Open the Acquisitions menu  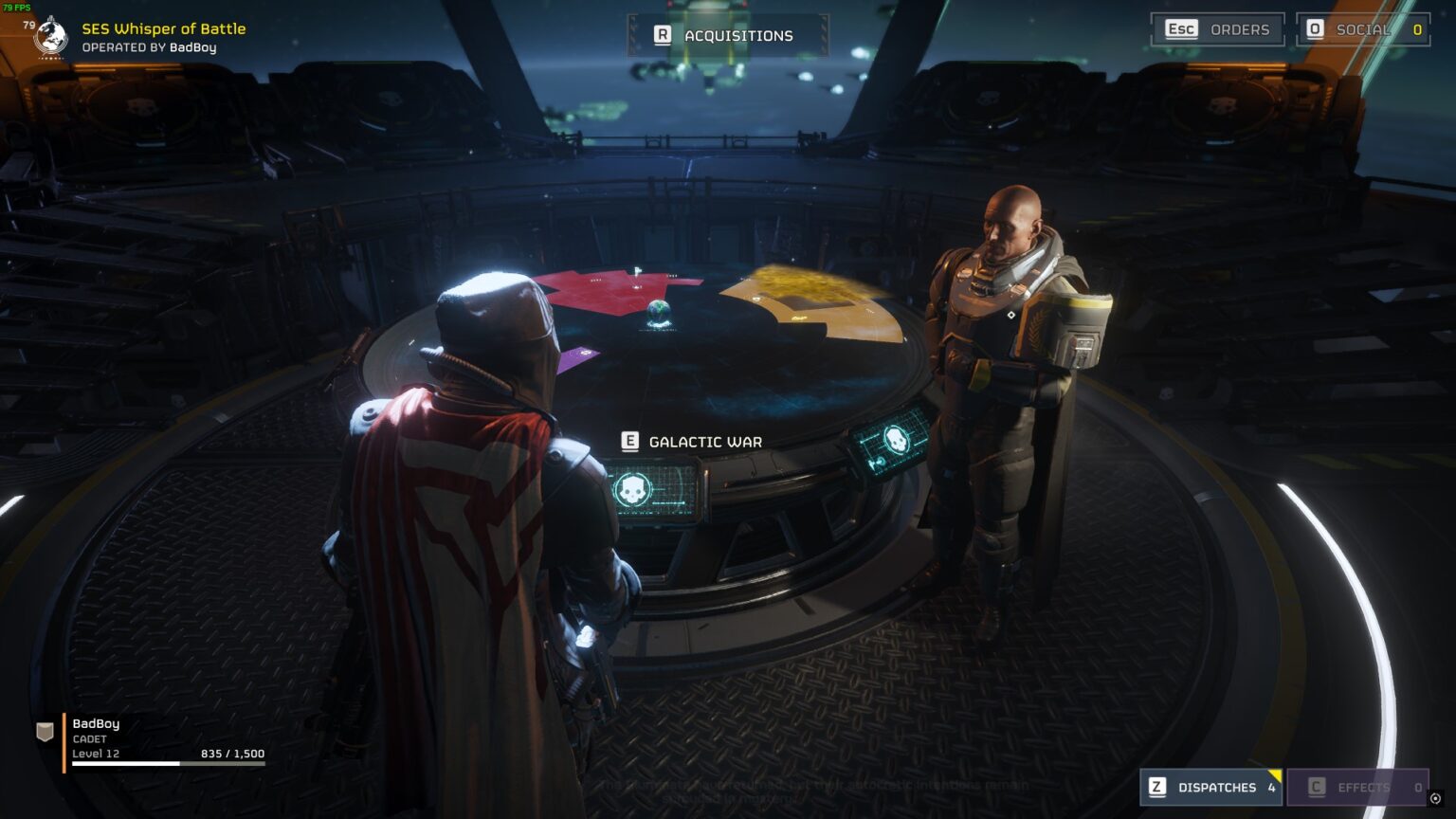pos(726,36)
